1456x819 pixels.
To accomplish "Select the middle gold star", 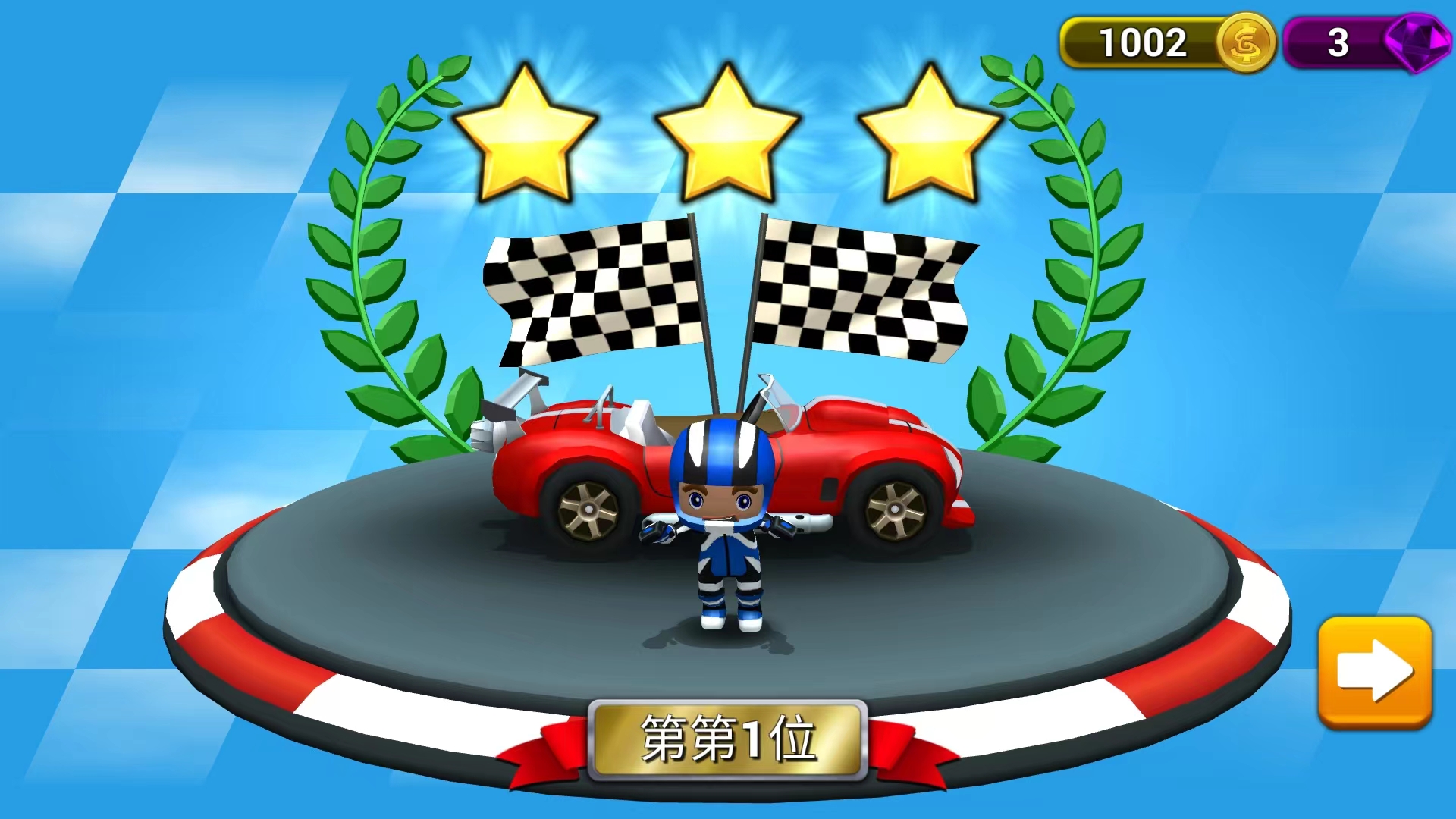I will [x=726, y=133].
